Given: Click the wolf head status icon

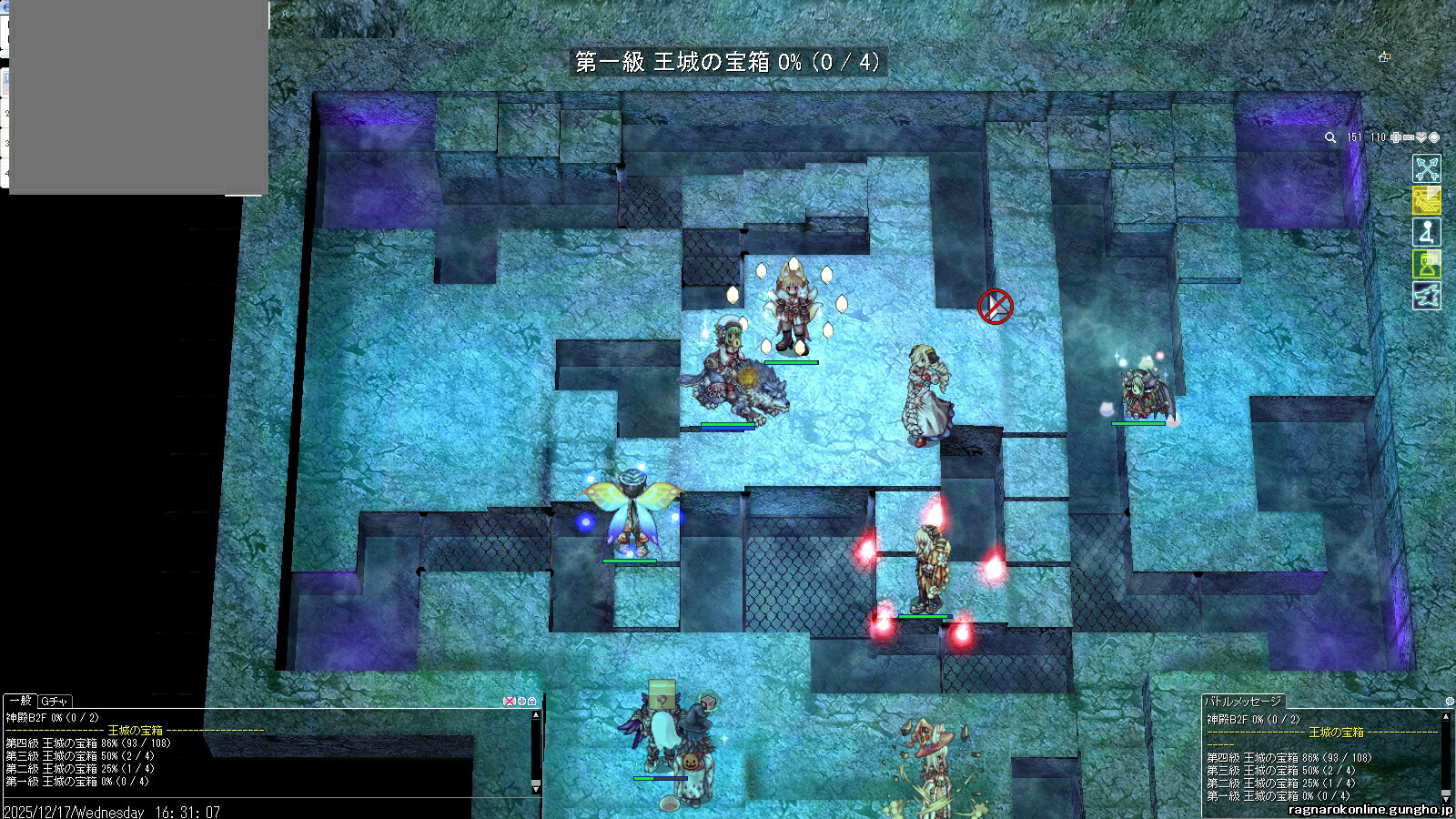Looking at the screenshot, I should [1426, 296].
